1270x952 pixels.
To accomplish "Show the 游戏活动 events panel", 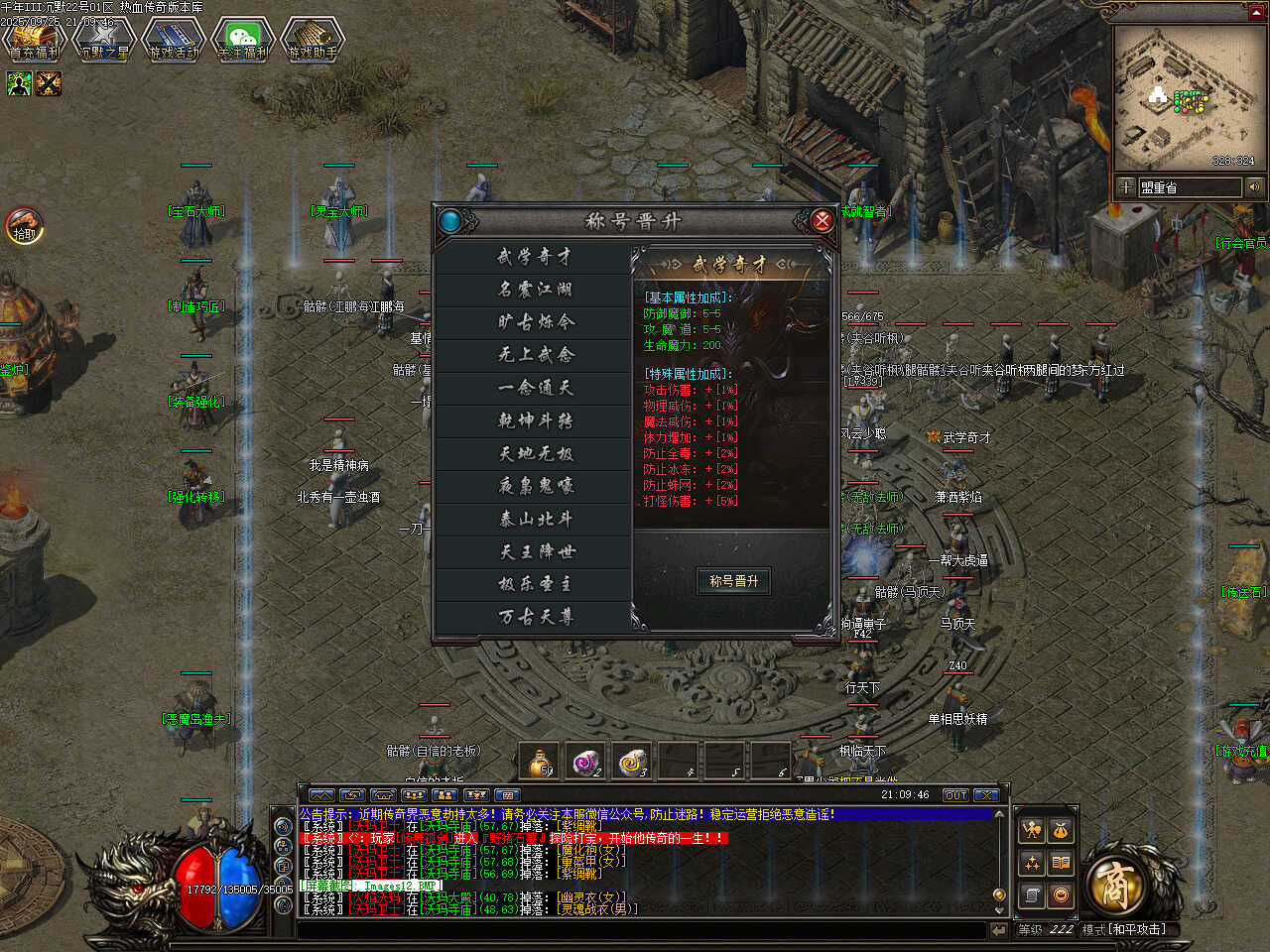I will point(174,40).
